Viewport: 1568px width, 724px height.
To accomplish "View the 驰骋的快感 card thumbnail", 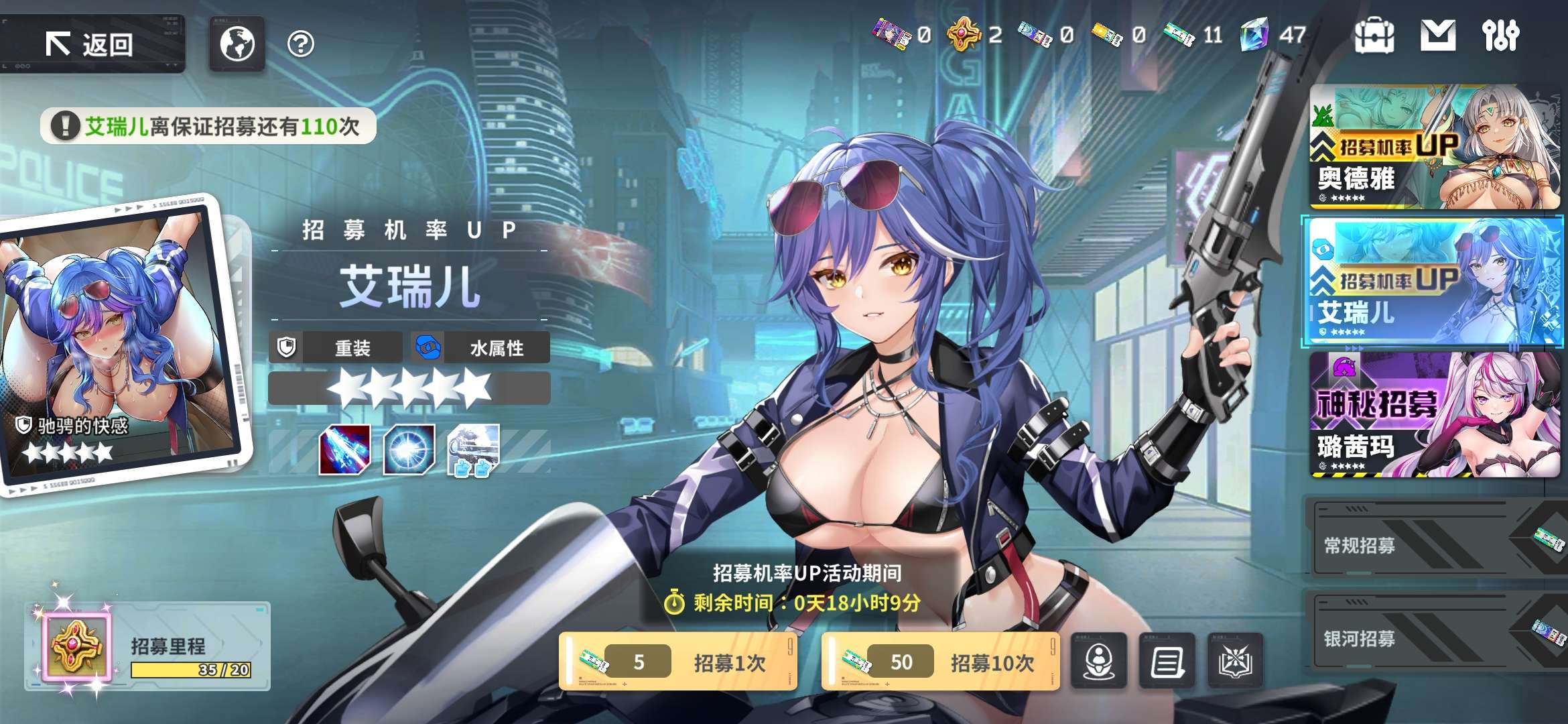I will click(121, 342).
